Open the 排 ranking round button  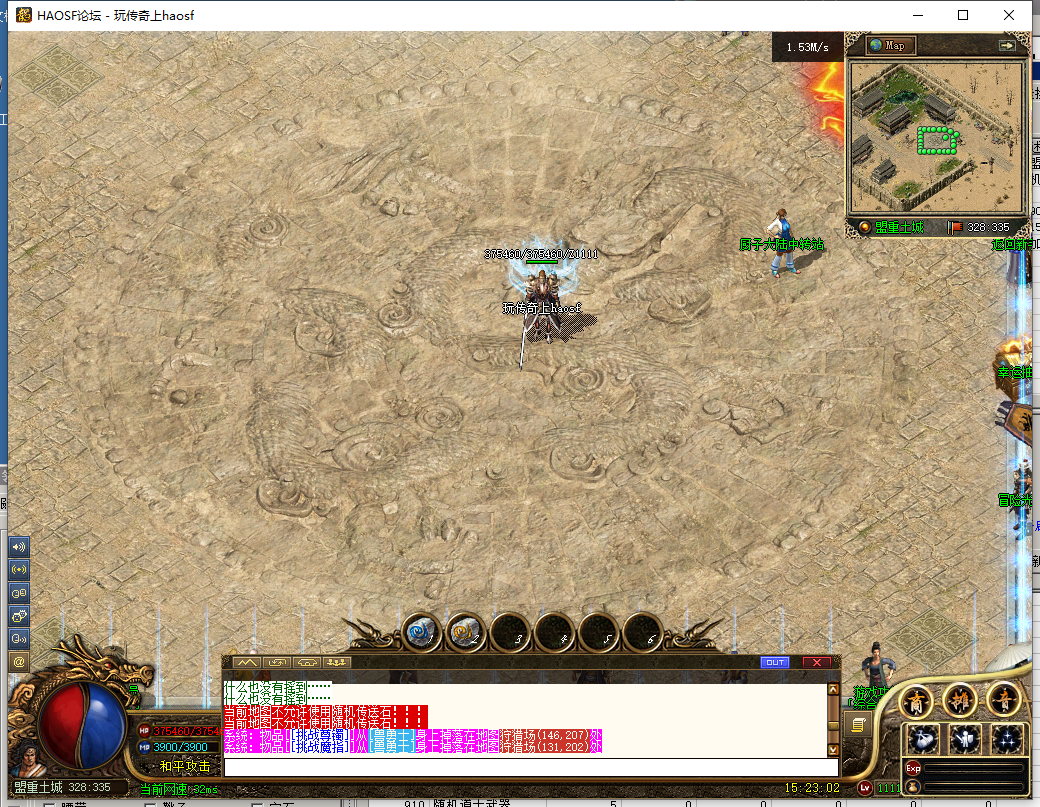point(959,702)
